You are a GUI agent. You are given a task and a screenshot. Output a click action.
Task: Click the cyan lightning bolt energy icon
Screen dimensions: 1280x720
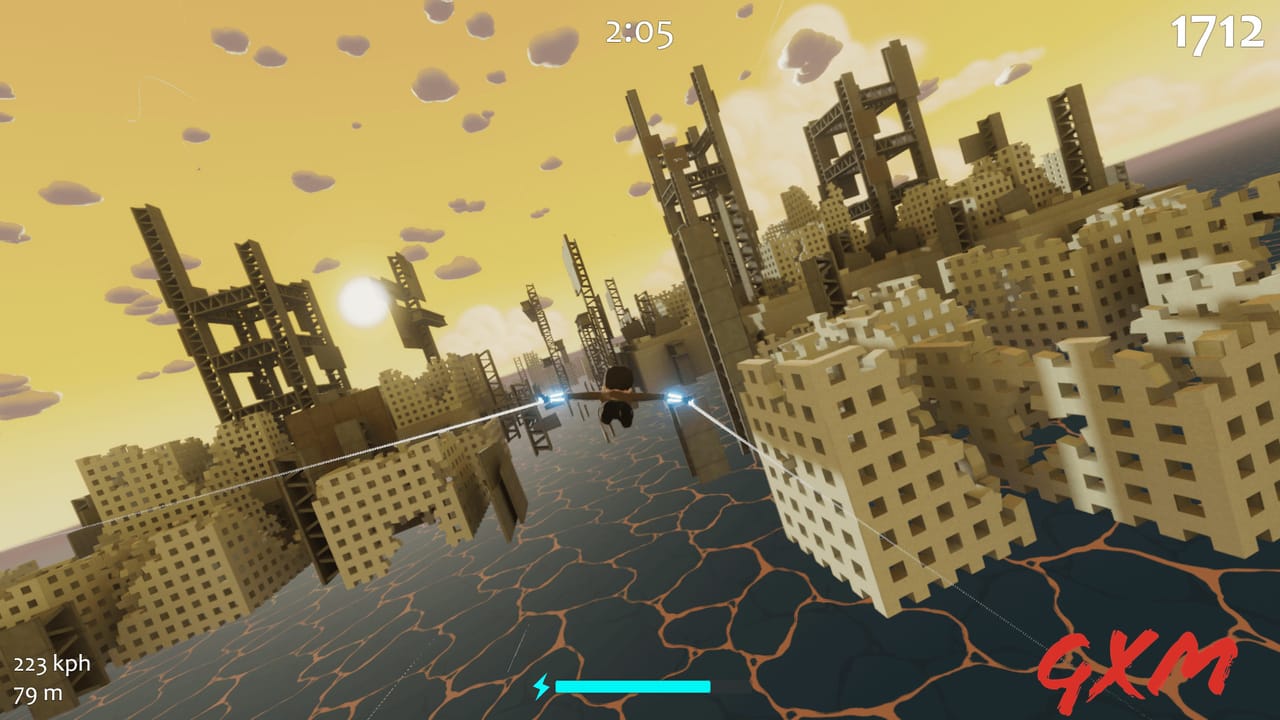point(542,687)
